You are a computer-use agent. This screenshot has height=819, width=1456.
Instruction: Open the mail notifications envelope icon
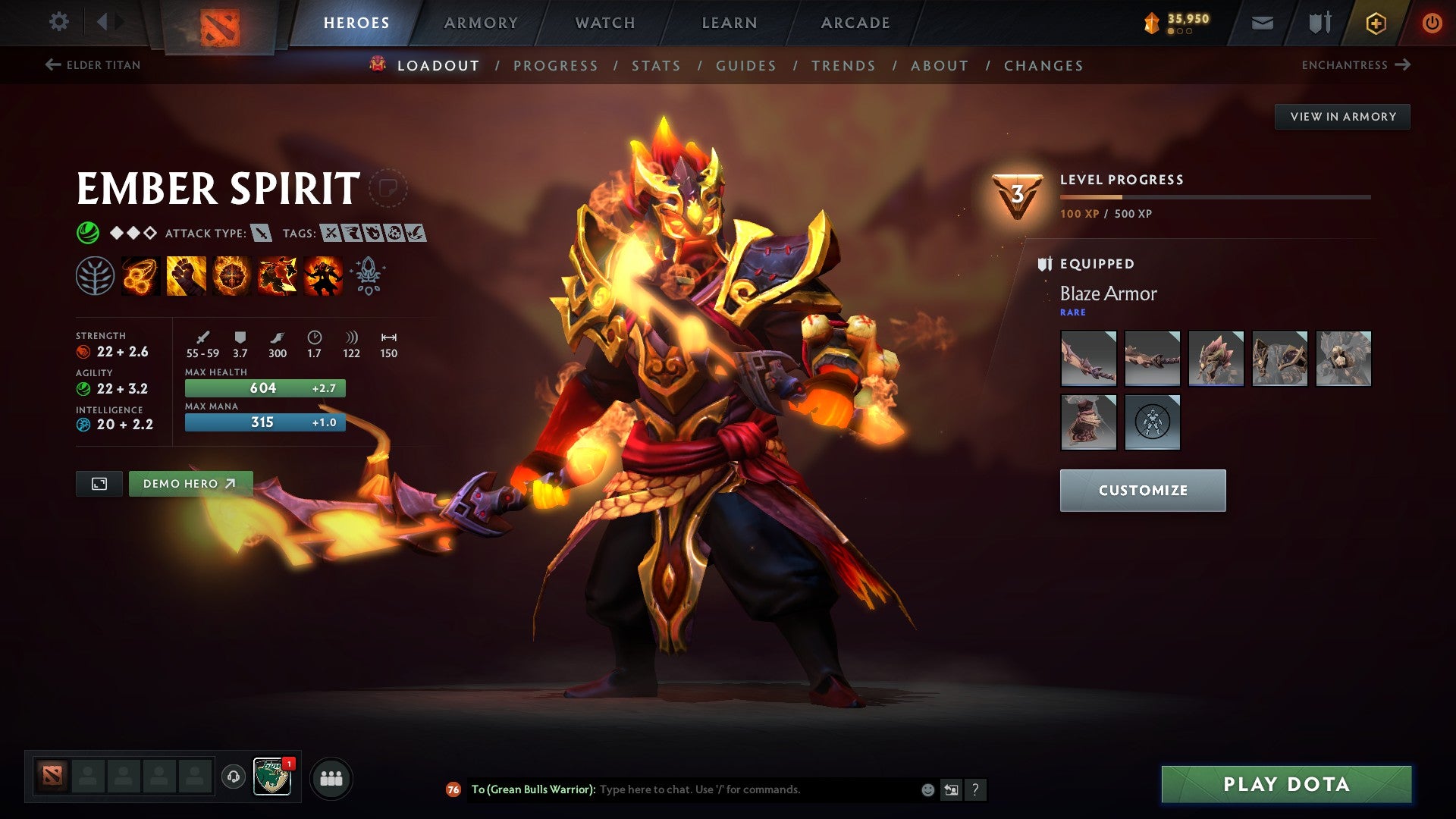[1263, 22]
